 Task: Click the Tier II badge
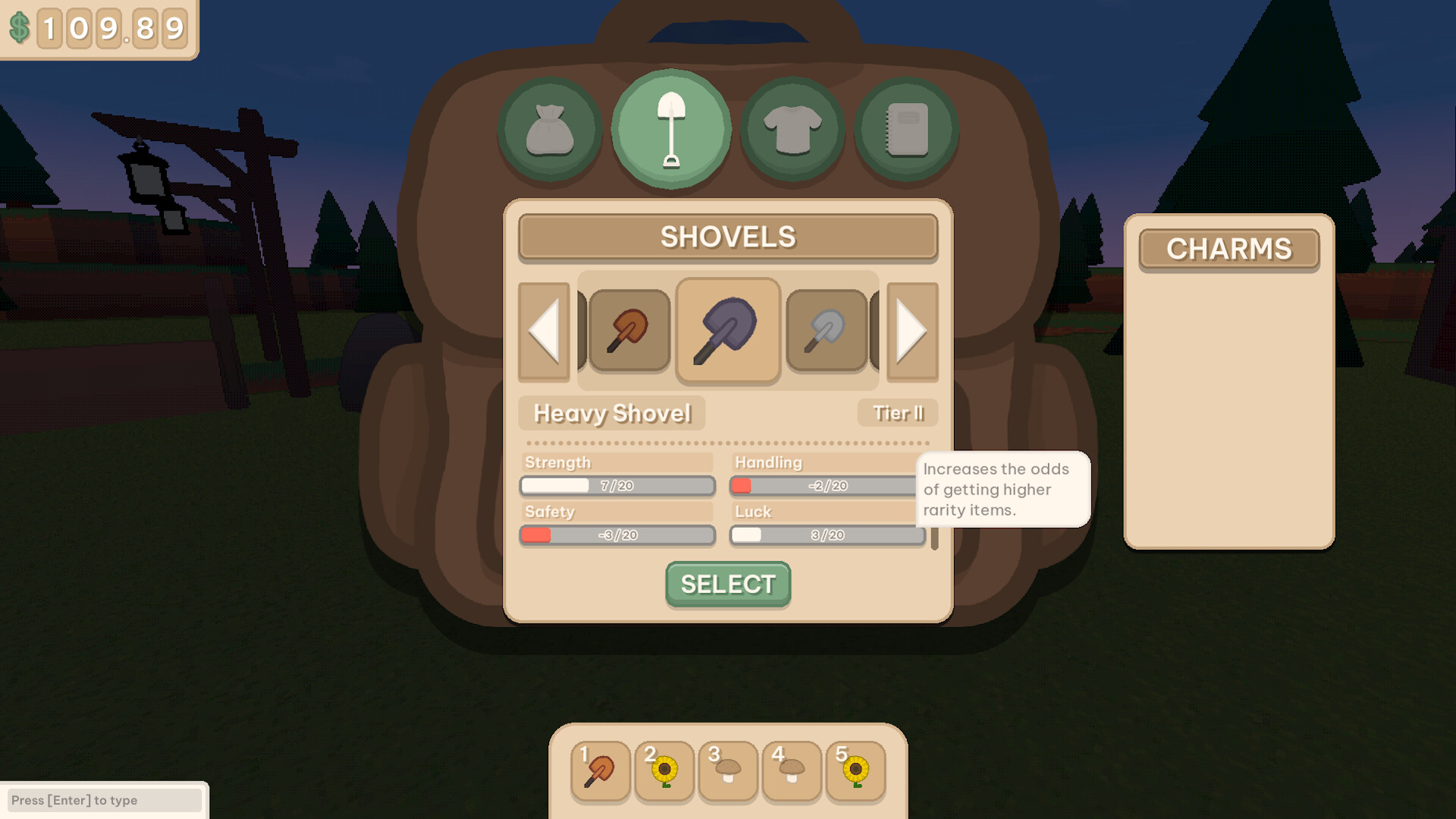[x=897, y=413]
